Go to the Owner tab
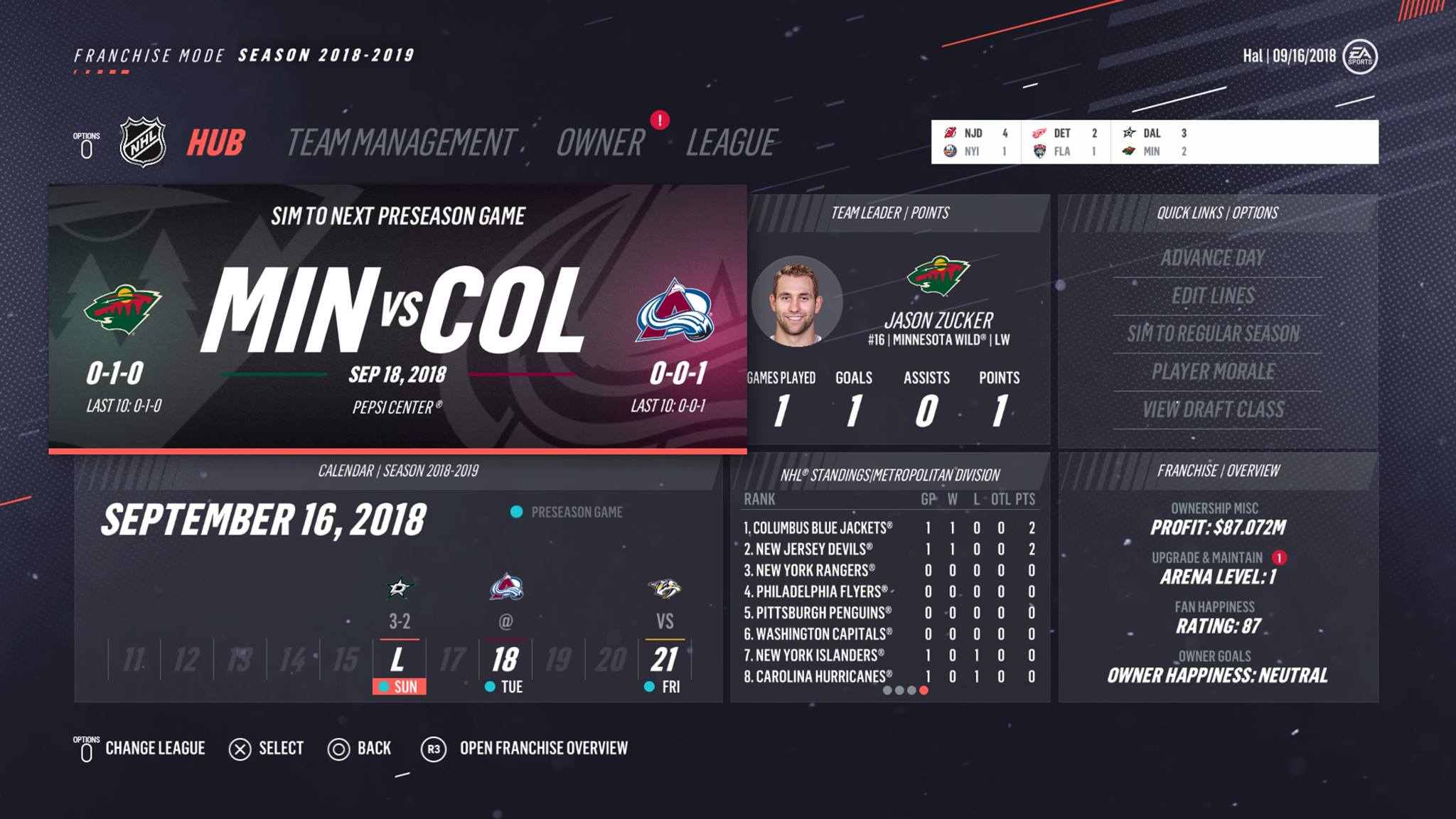 (x=600, y=143)
